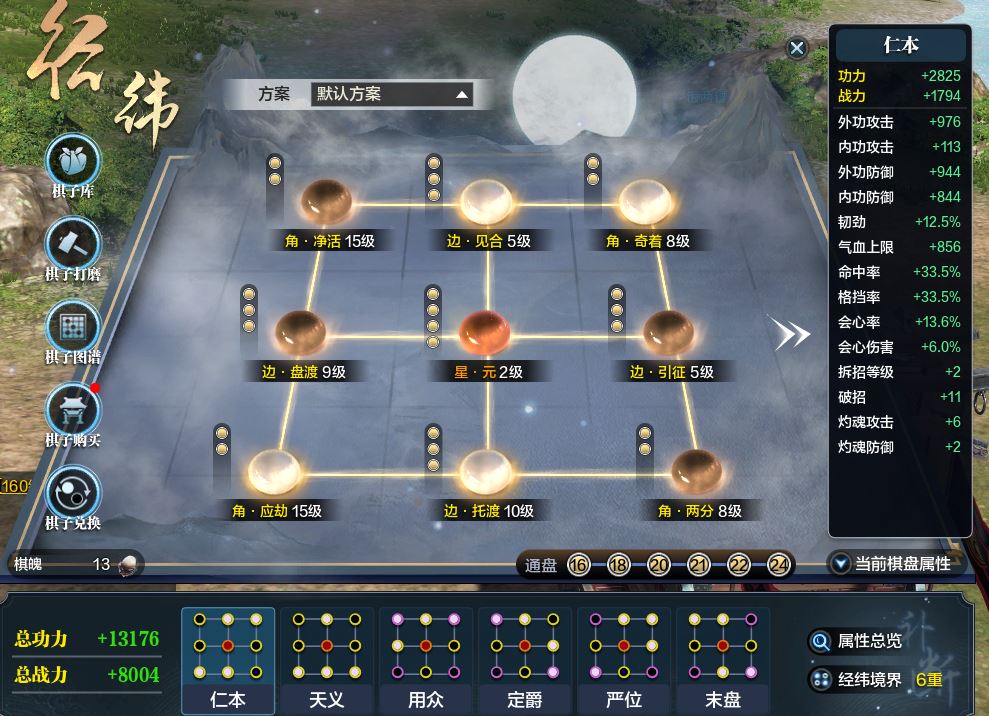Screen dimensions: 989x716
Task: Pick the 角·两分 level 8 piece
Action: [697, 472]
